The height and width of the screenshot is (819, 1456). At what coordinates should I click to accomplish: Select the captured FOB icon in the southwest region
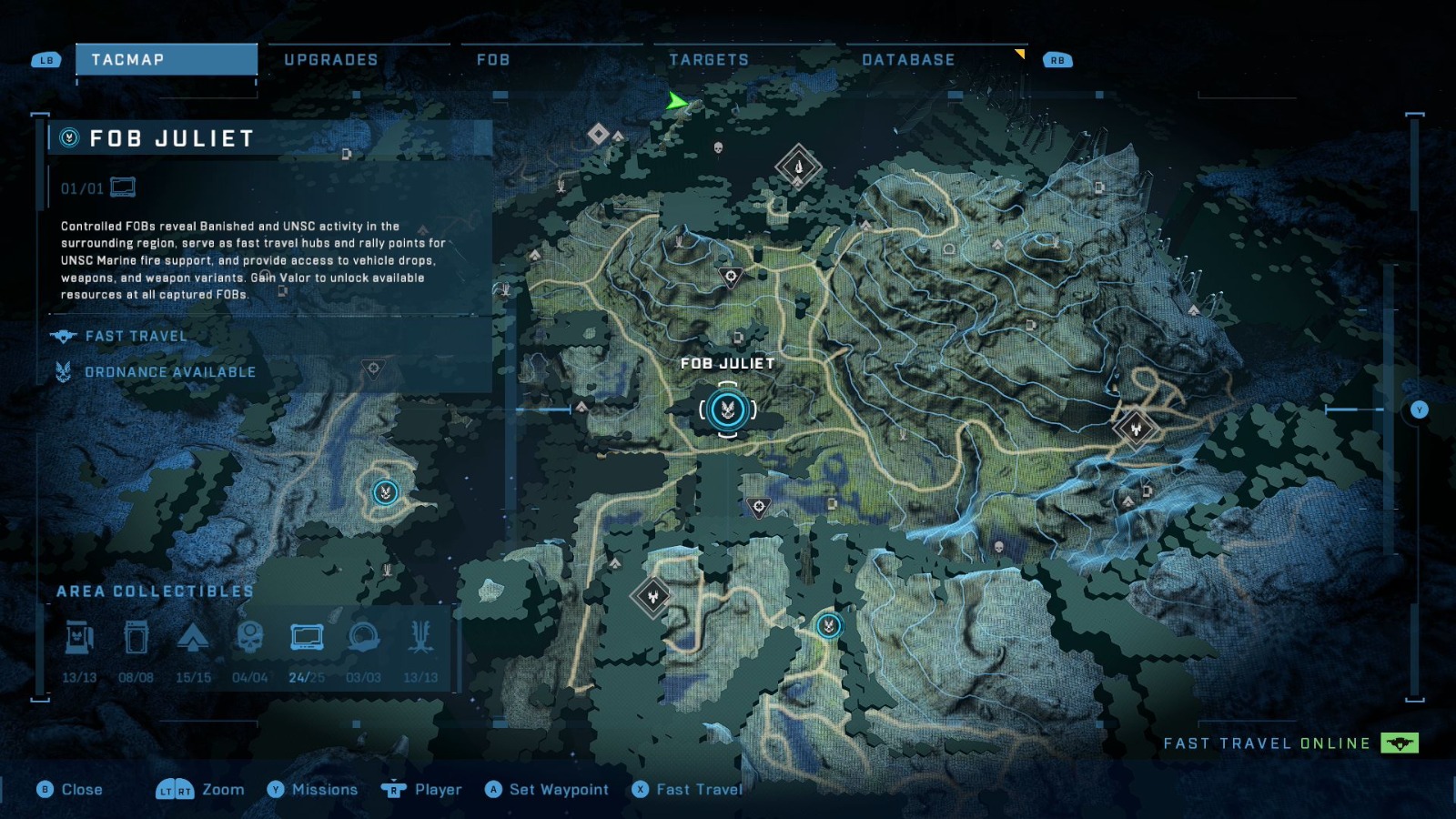point(384,492)
